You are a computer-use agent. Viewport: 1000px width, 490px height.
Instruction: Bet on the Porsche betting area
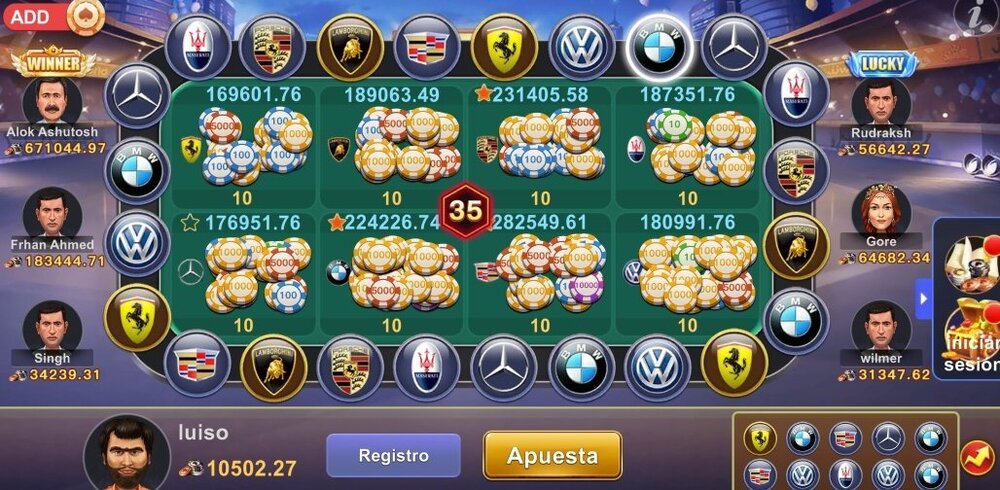click(540, 146)
